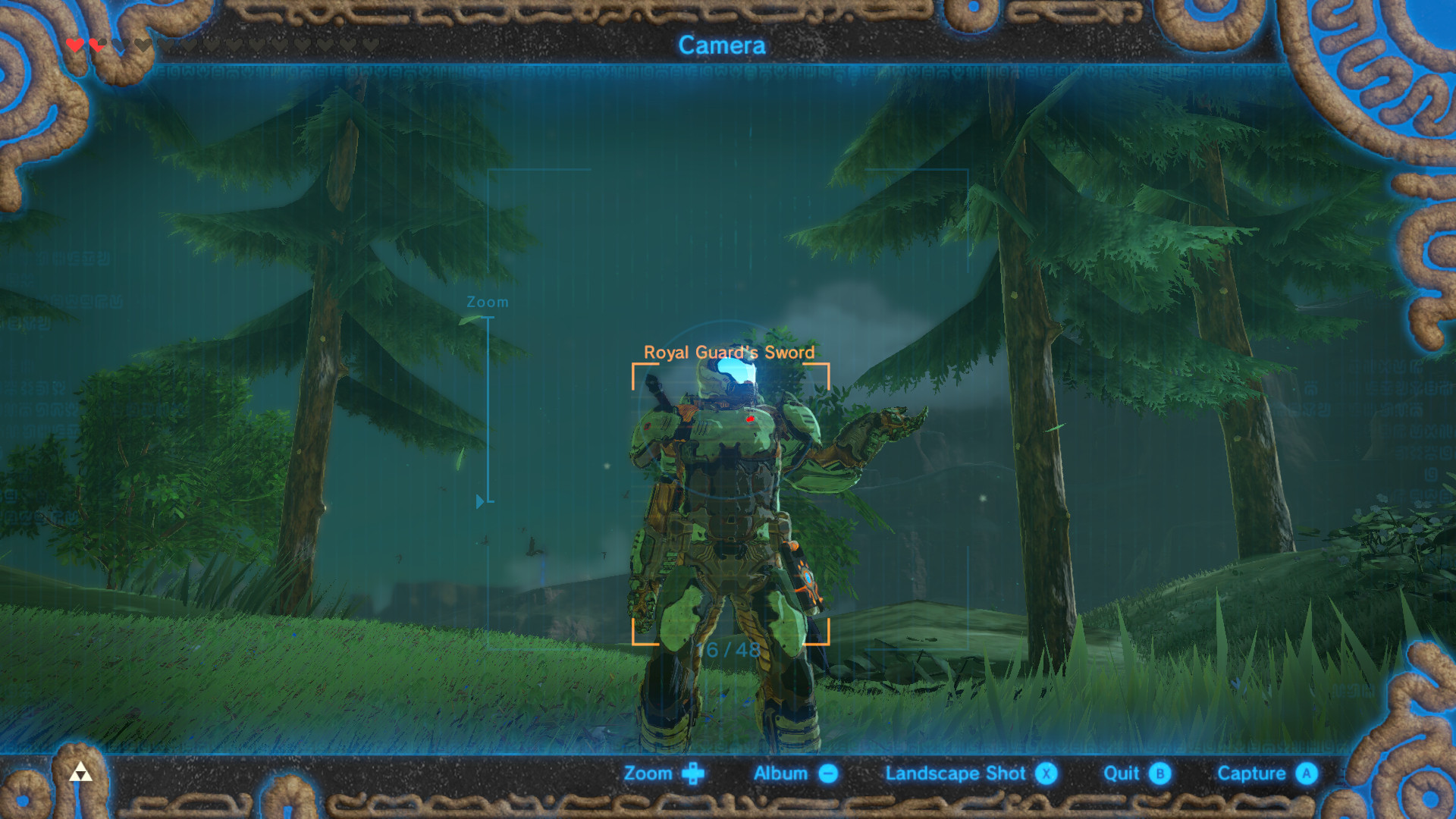Click the half-filled red heart icon
The height and width of the screenshot is (819, 1456).
96,45
